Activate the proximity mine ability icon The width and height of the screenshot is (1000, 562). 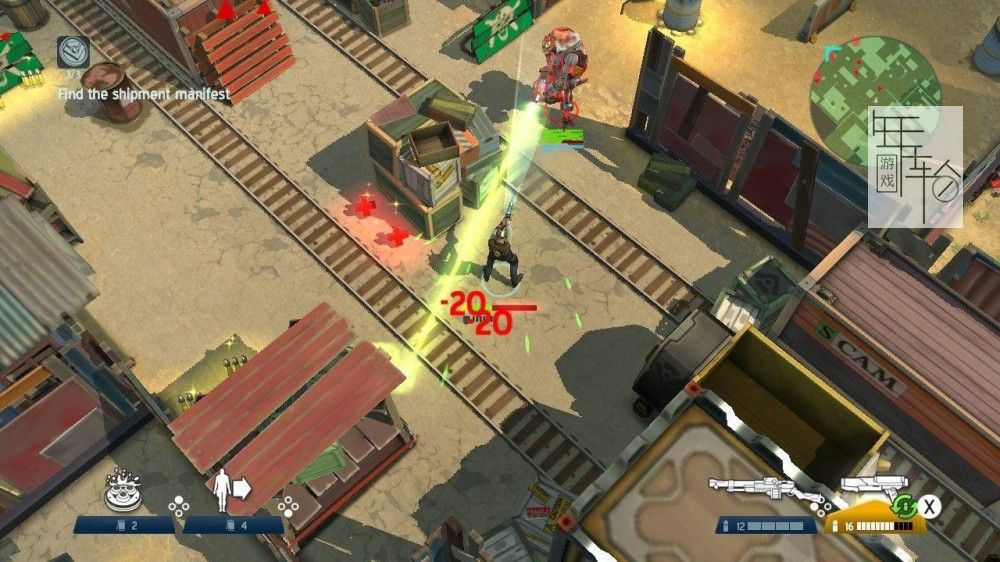123,490
